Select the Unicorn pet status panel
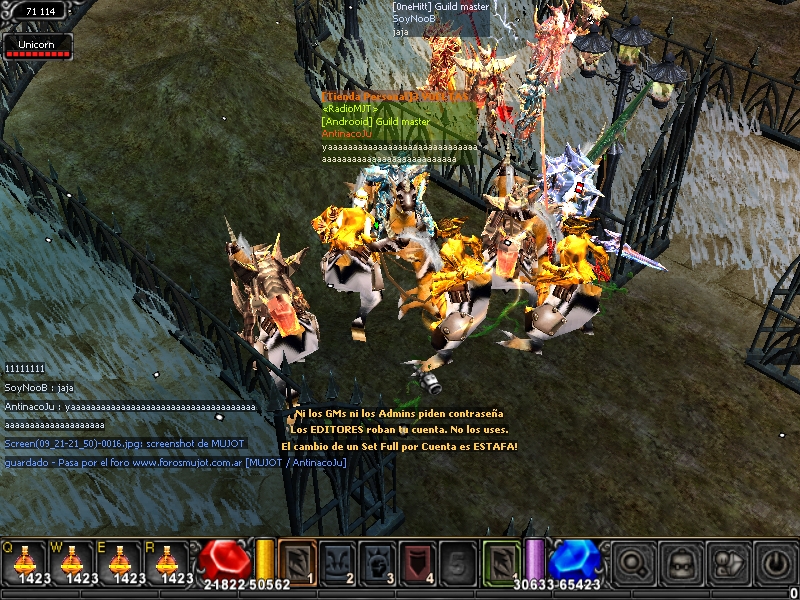Image resolution: width=800 pixels, height=600 pixels. (37, 46)
